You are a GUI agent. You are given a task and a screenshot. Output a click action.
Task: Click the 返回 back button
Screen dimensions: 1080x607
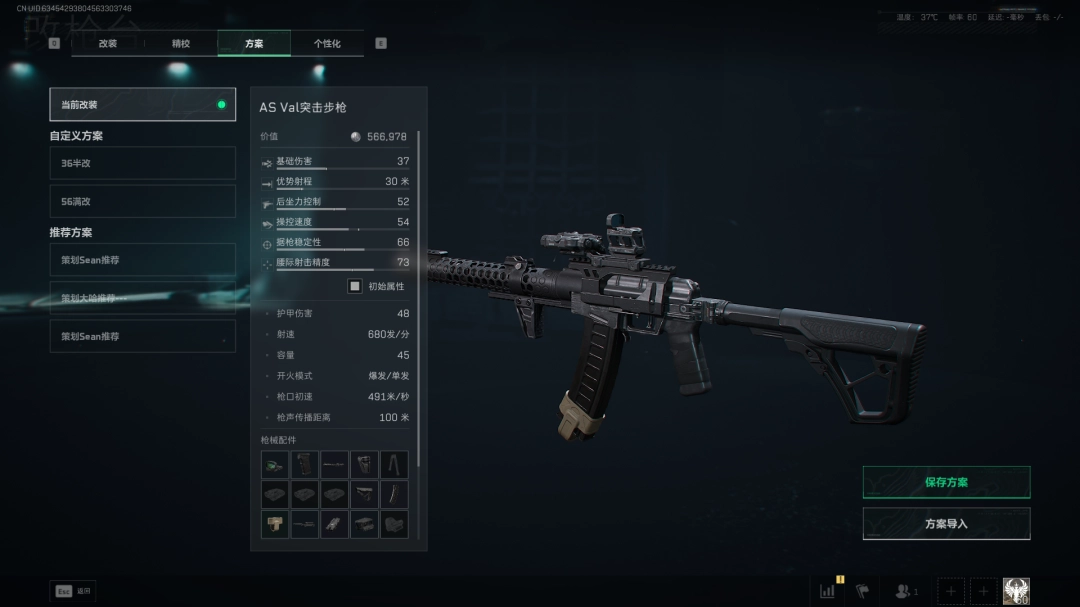tap(73, 591)
